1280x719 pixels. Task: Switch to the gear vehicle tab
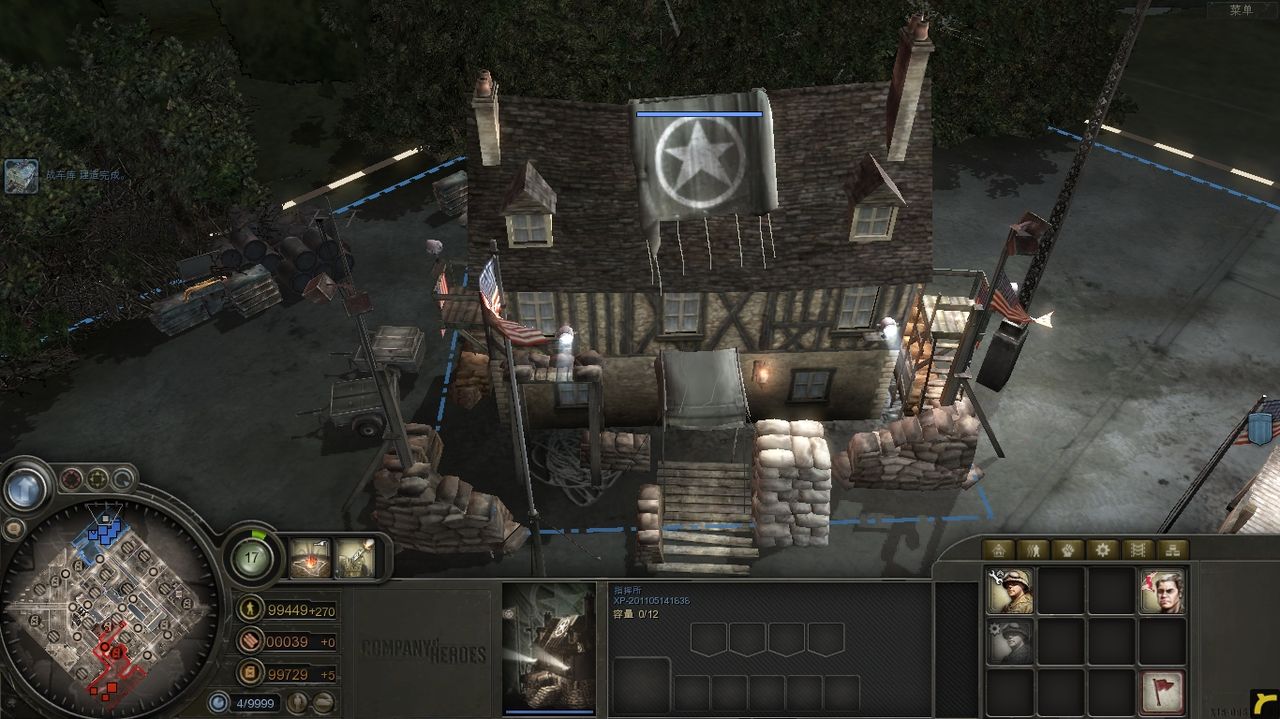pos(1102,549)
